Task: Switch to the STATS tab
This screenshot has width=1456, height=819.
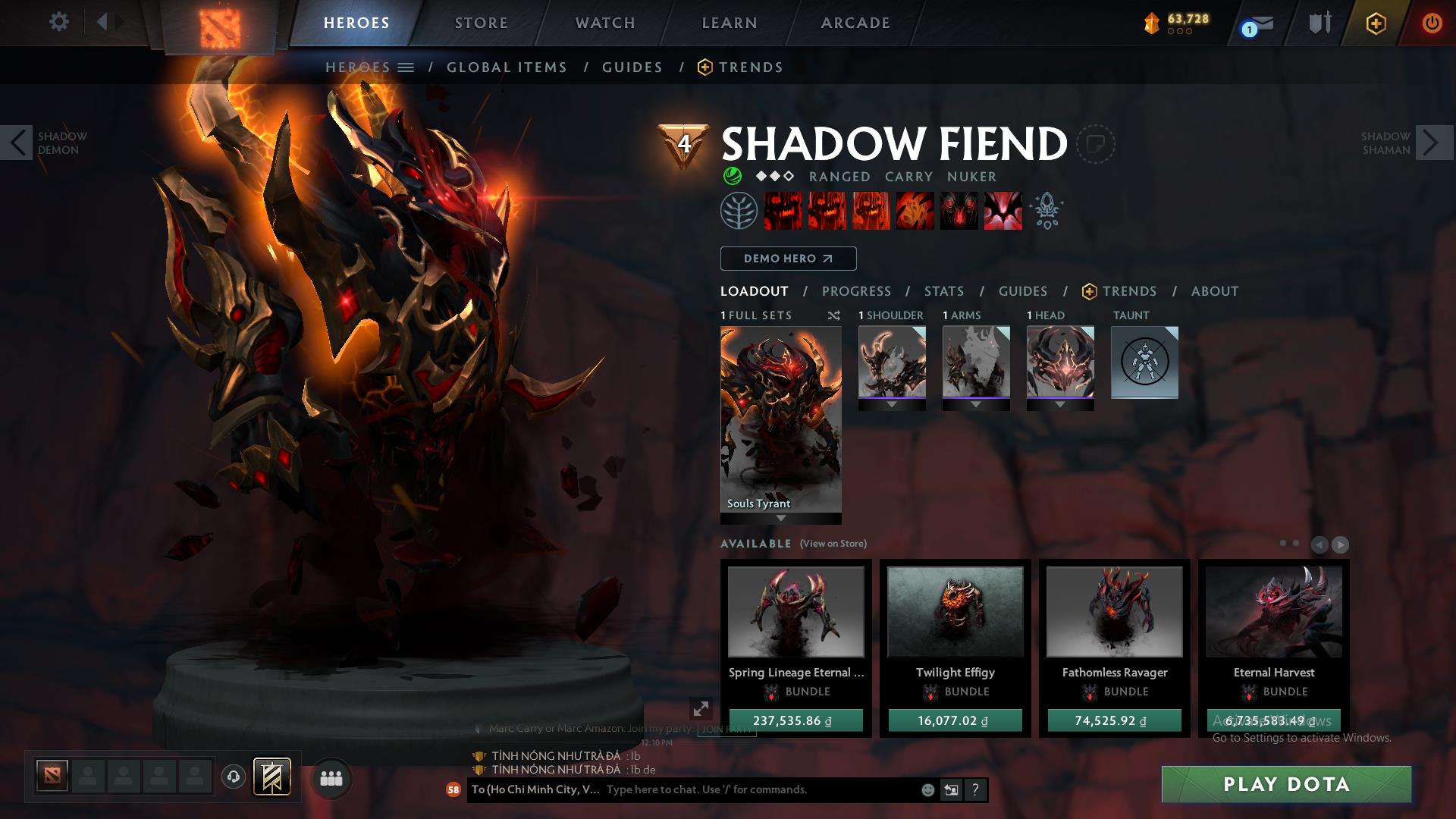Action: pos(943,291)
